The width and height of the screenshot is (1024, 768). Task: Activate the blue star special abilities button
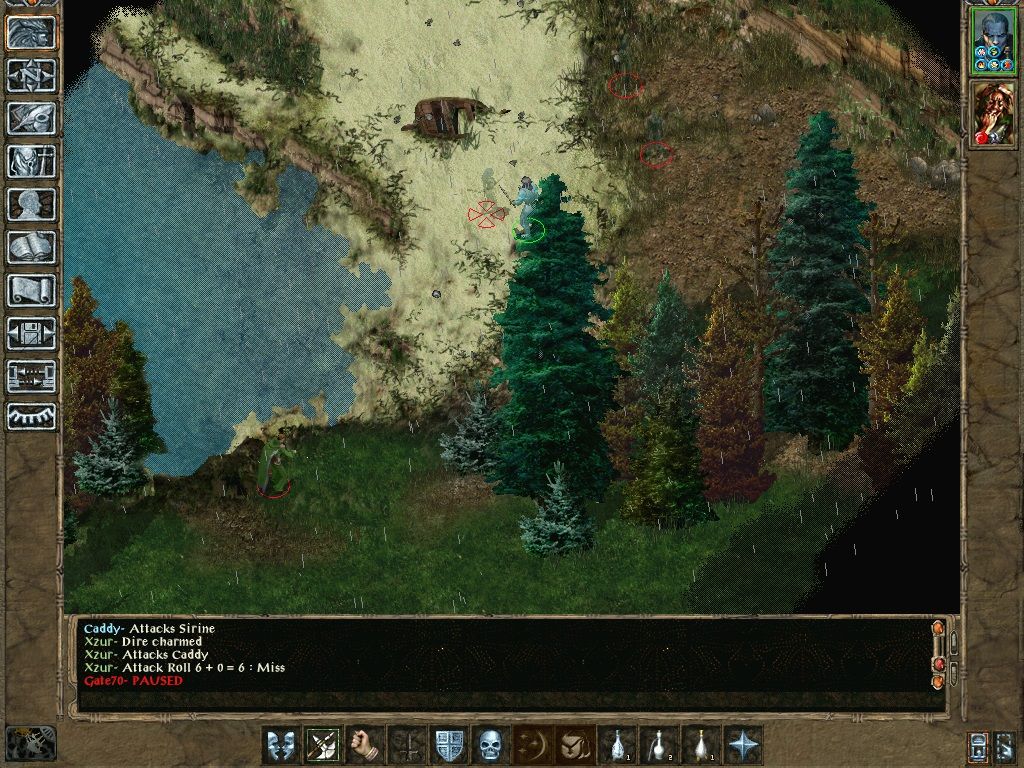click(743, 745)
